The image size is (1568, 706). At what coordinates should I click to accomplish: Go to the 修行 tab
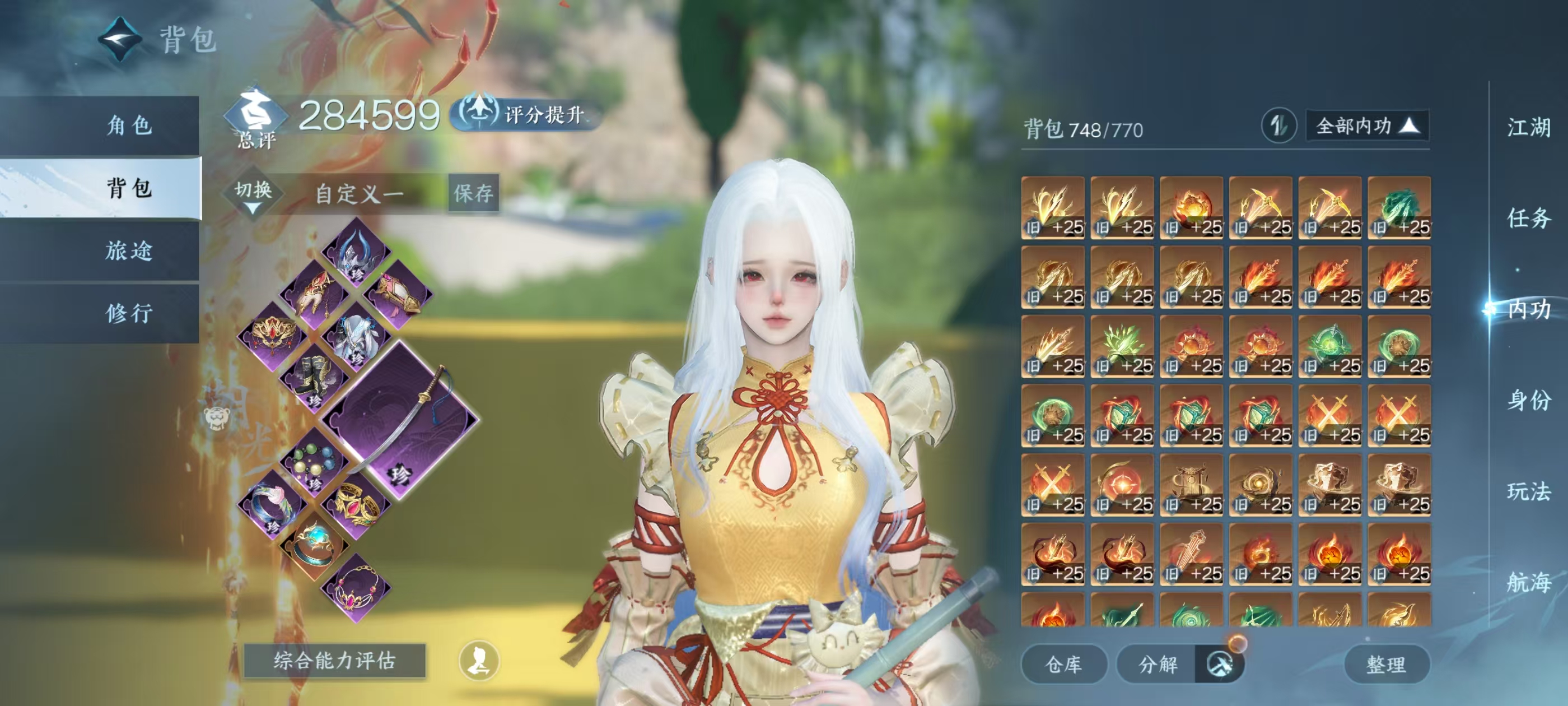coord(128,314)
